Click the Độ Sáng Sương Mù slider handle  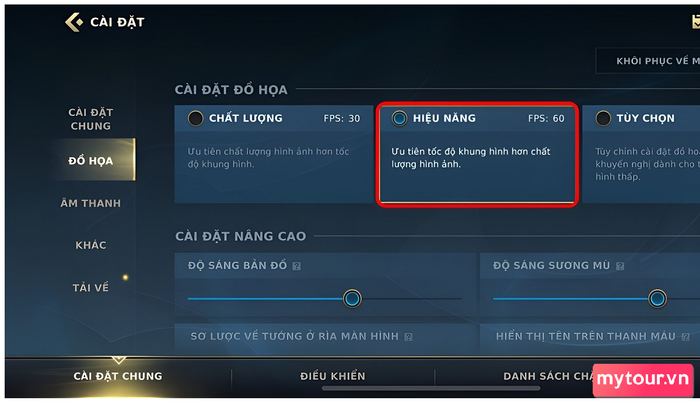click(657, 298)
